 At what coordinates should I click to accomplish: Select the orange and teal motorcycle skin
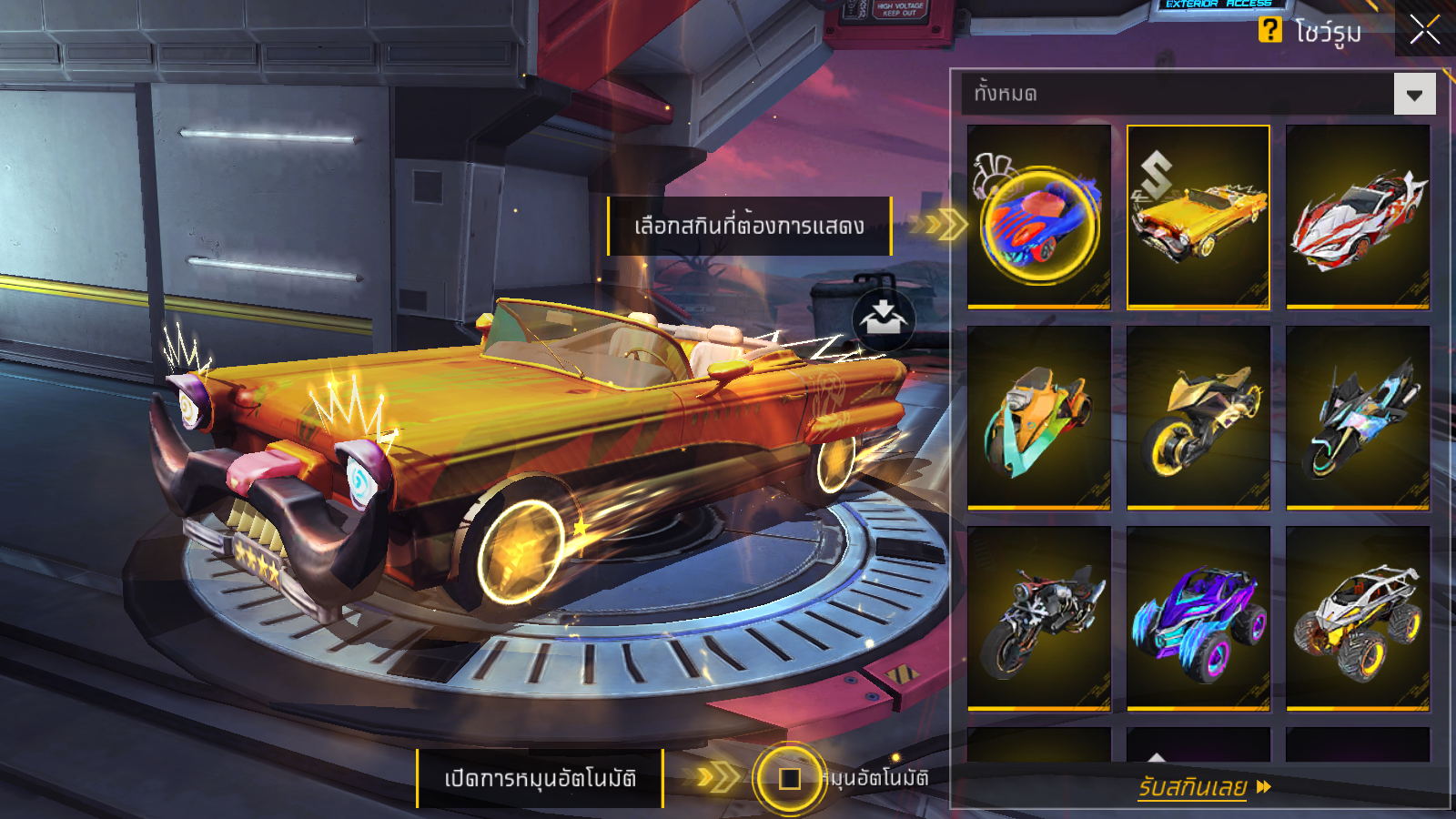[1039, 418]
